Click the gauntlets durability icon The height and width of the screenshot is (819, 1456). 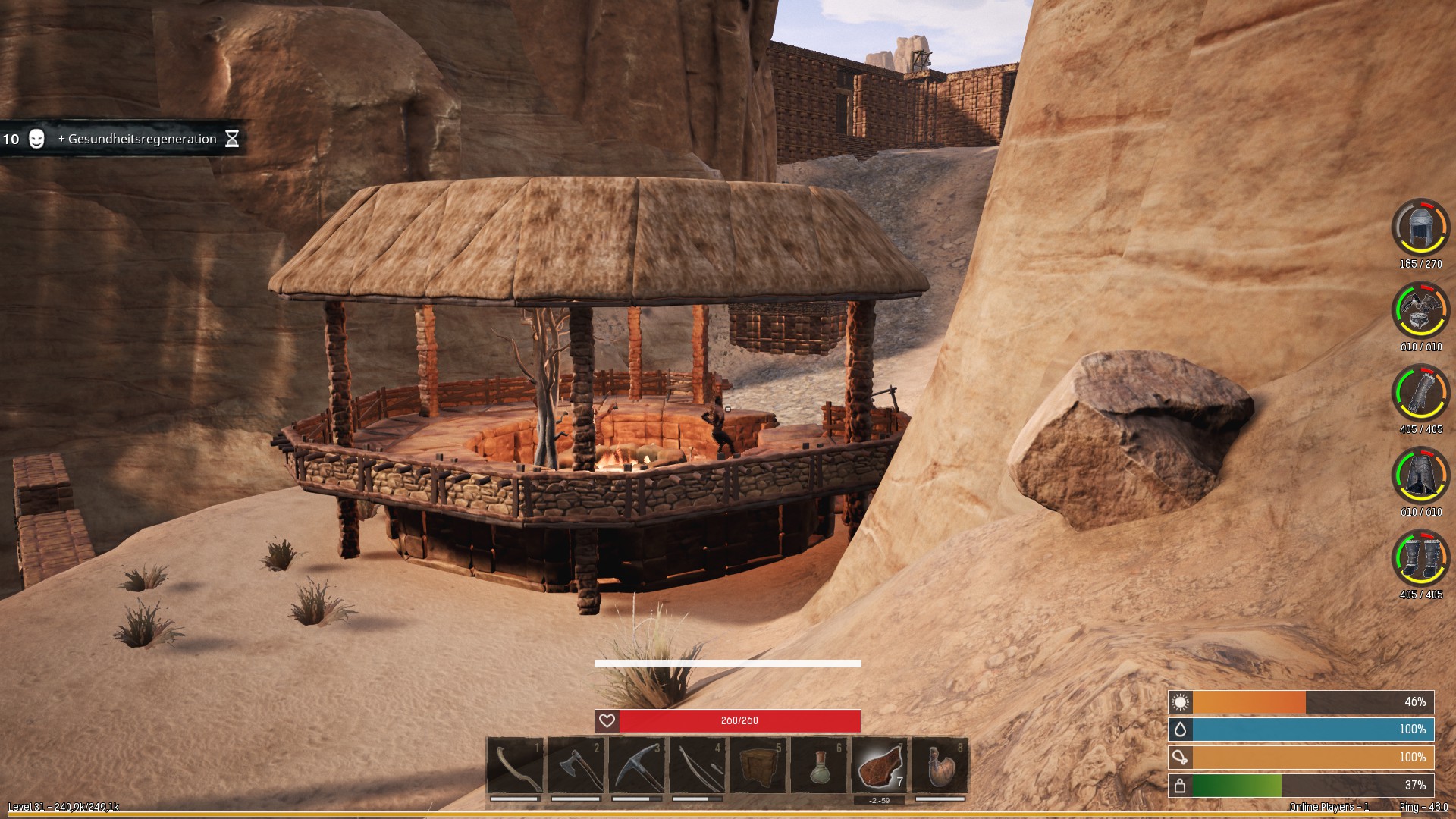[1420, 392]
